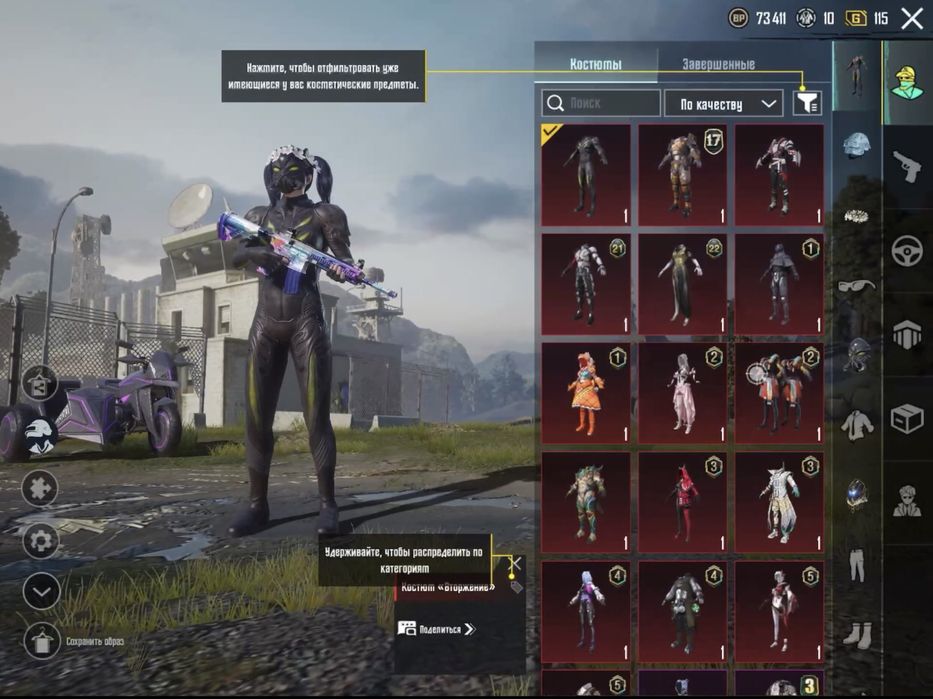This screenshot has width=933, height=699.
Task: Show the shoes category
Action: click(x=857, y=632)
